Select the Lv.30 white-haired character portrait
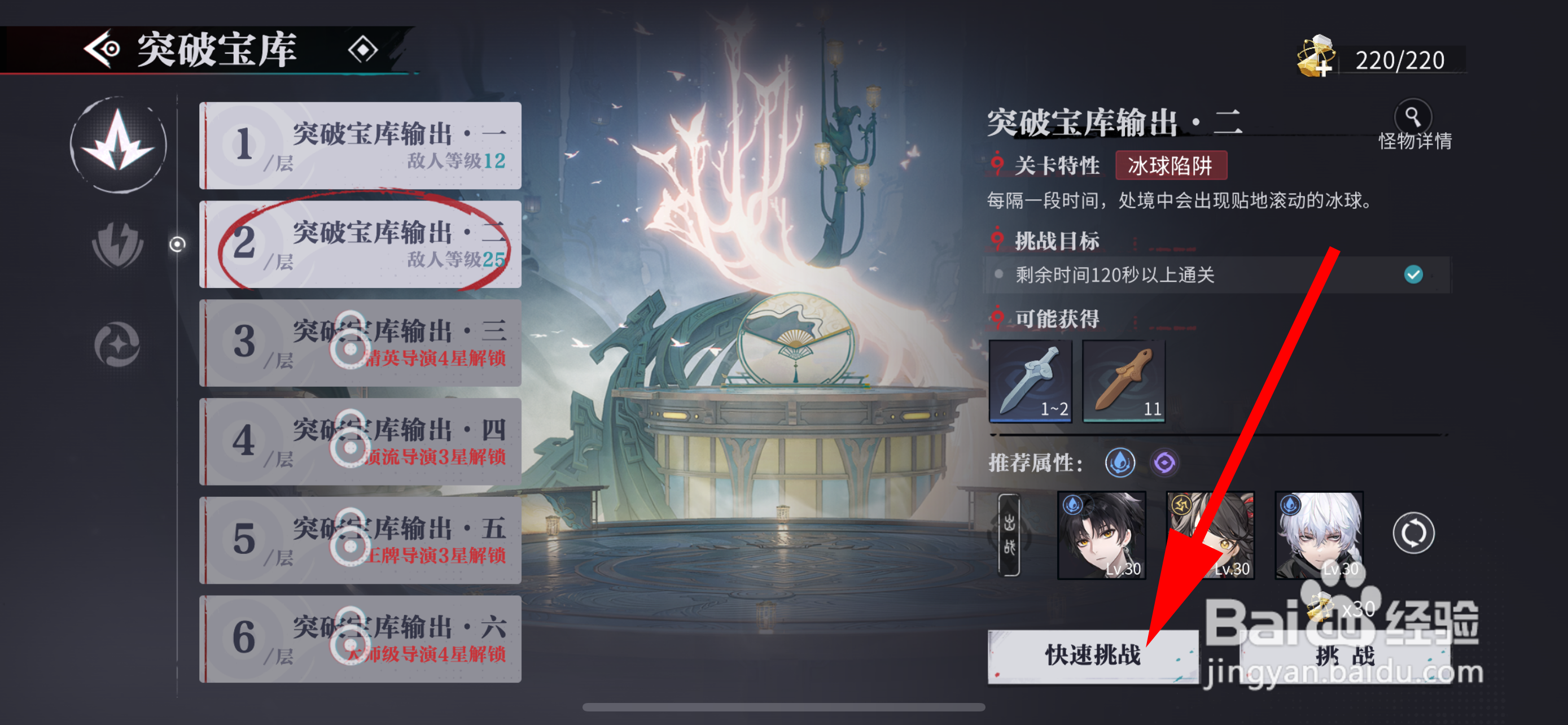Viewport: 1568px width, 725px height. (x=1320, y=535)
